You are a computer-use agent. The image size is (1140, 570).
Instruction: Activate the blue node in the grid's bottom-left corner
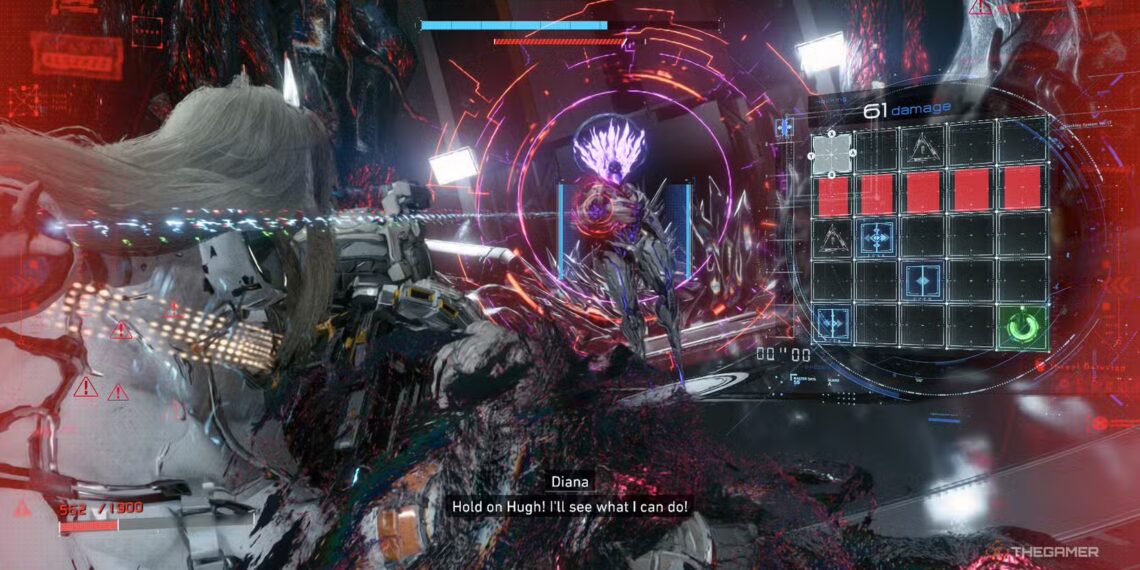[x=830, y=323]
